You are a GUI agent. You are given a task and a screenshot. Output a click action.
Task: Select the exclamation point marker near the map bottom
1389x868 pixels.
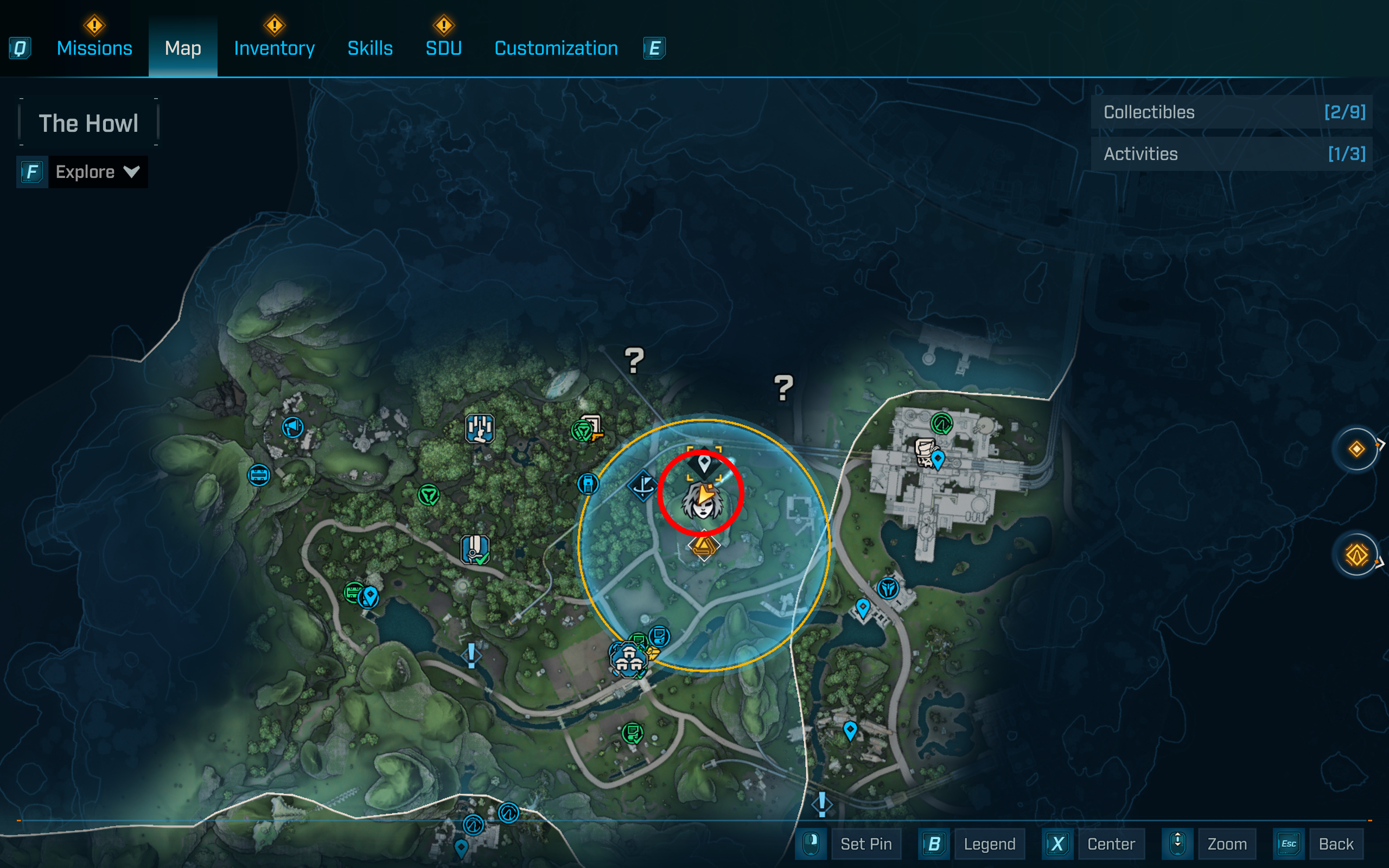[x=821, y=805]
